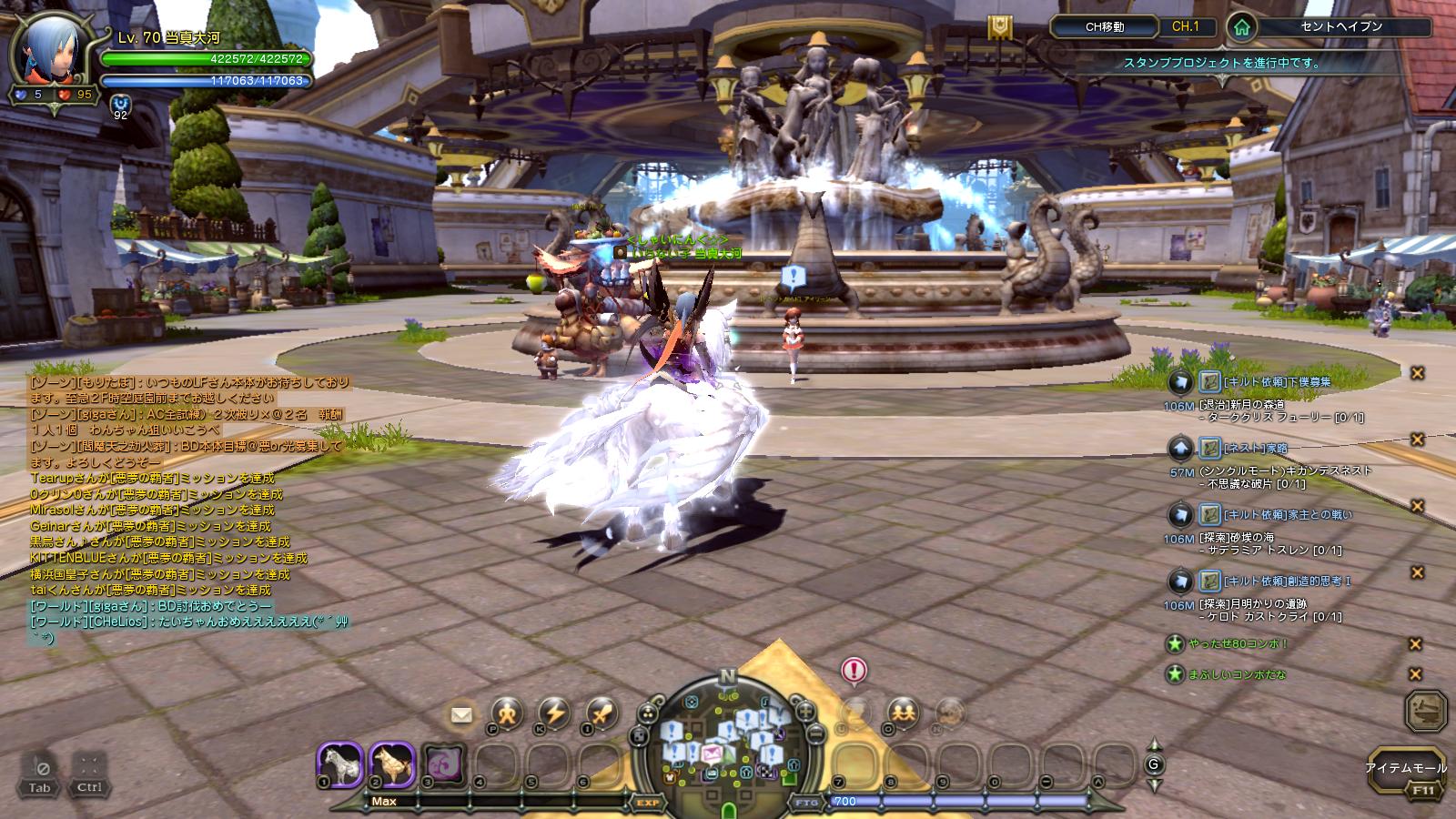The width and height of the screenshot is (1456, 819).
Task: Select the white horse mount slot
Action: pyautogui.click(x=341, y=765)
